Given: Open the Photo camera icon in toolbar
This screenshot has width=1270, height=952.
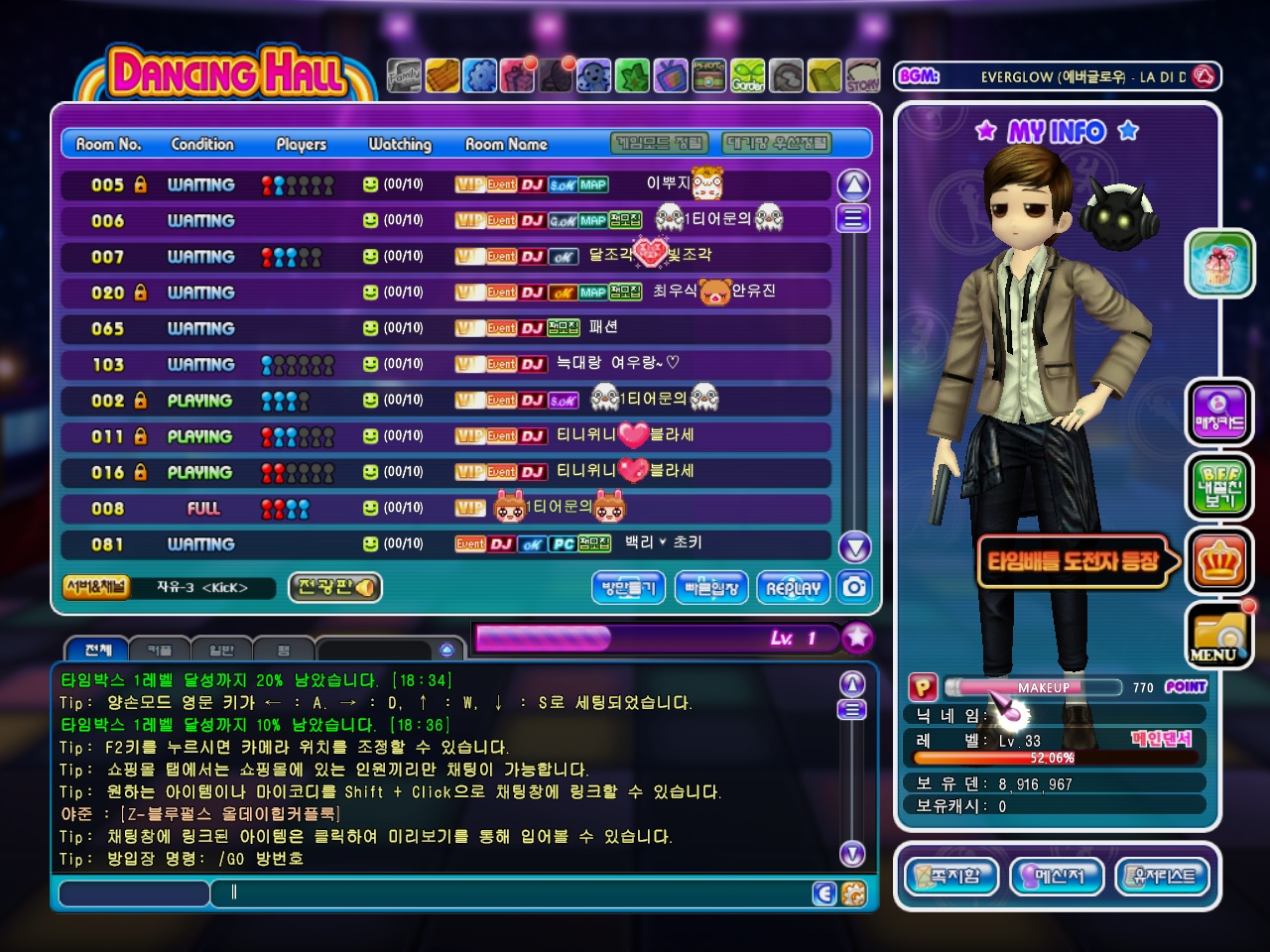Looking at the screenshot, I should 708,76.
